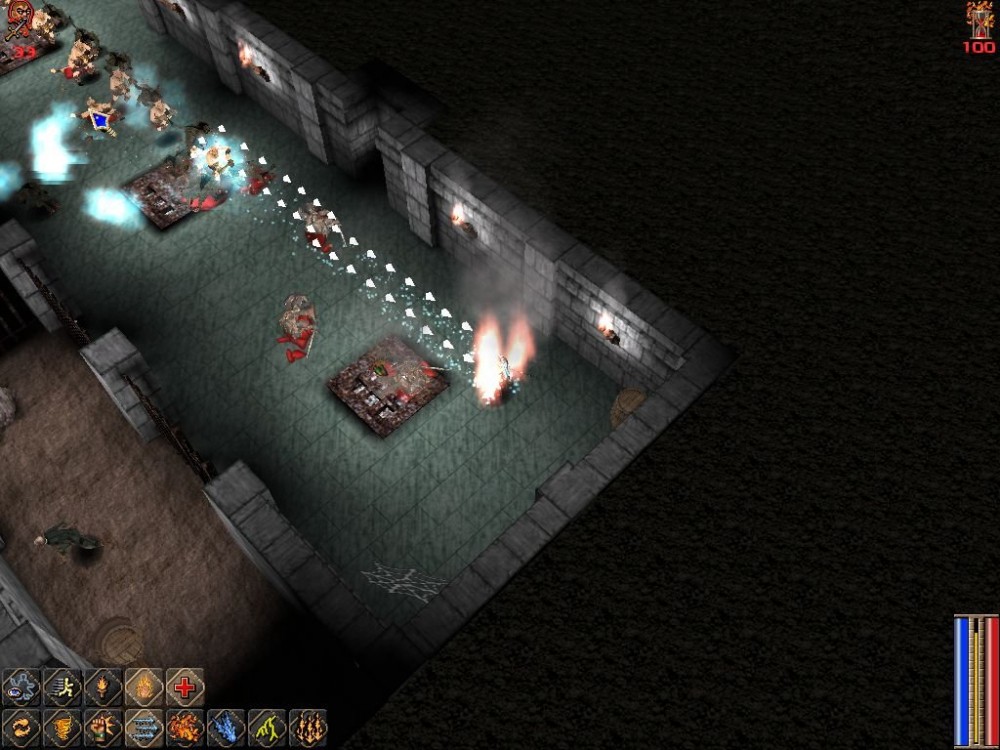Use the red cross healing spell
1000x750 pixels.
185,688
